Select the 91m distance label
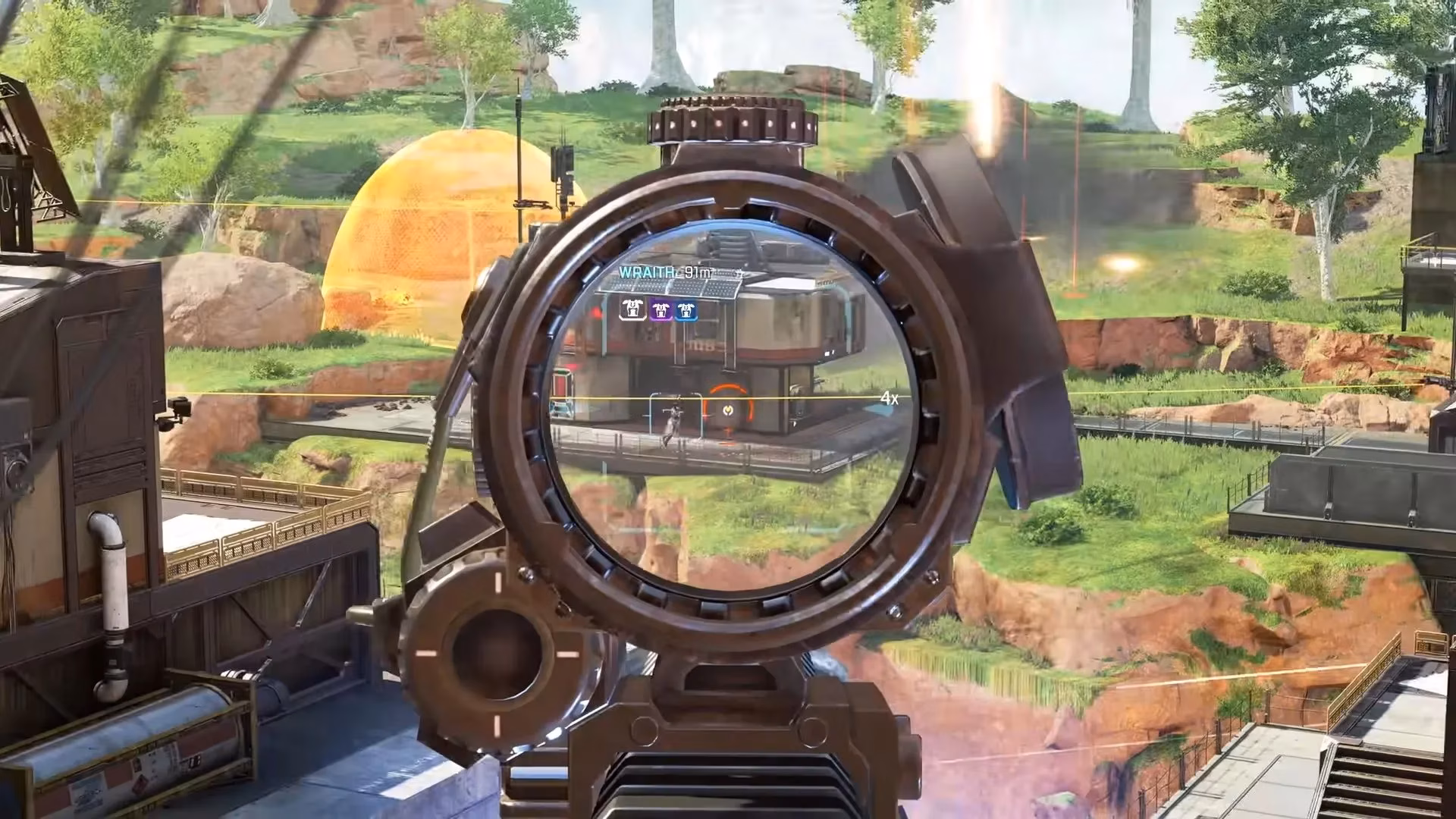The width and height of the screenshot is (1456, 819). (697, 273)
